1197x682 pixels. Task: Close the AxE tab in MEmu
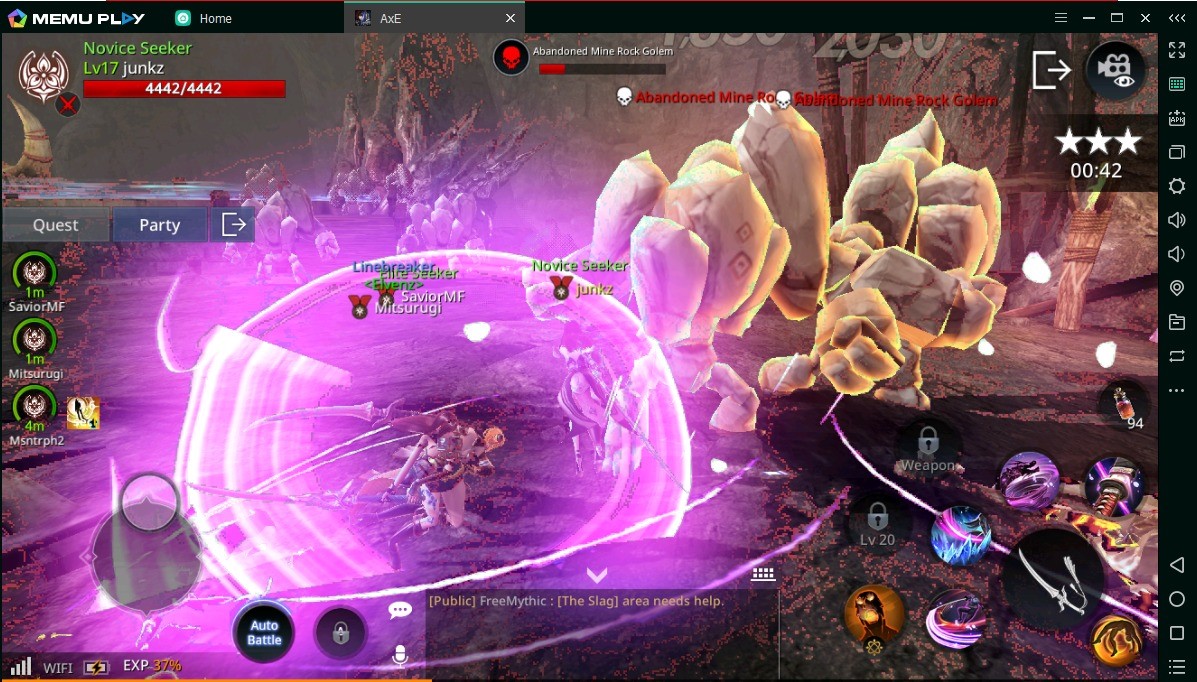[x=511, y=18]
